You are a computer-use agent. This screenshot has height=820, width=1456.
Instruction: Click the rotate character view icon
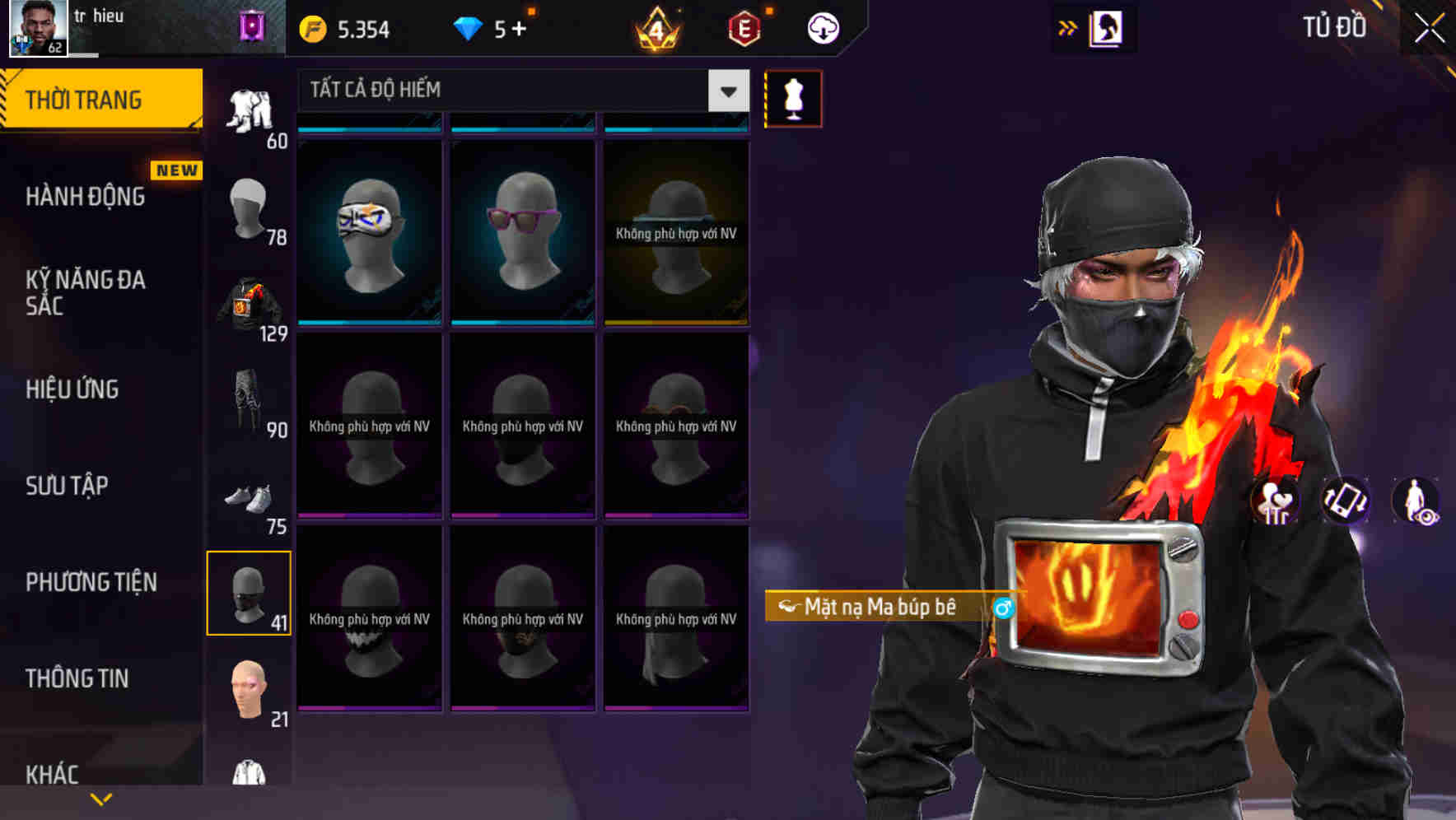coord(1346,503)
